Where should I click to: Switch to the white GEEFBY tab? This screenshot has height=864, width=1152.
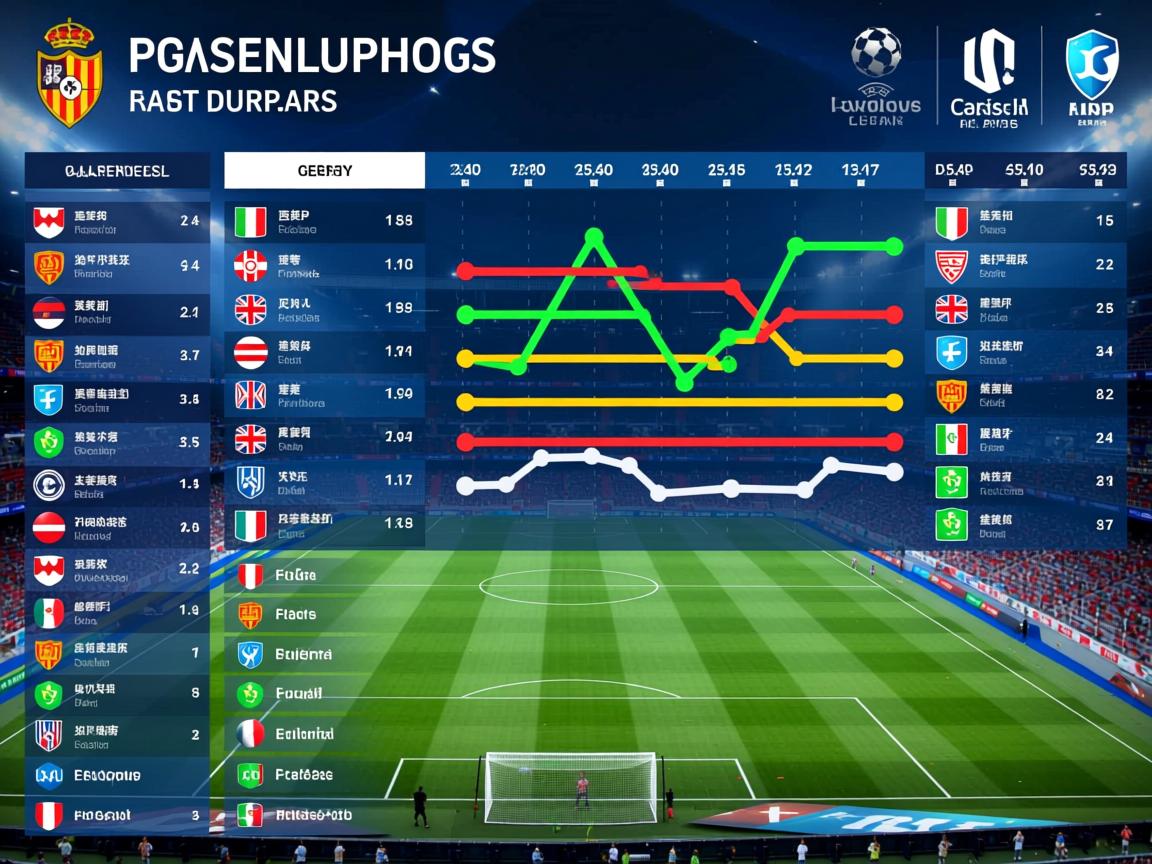click(325, 170)
